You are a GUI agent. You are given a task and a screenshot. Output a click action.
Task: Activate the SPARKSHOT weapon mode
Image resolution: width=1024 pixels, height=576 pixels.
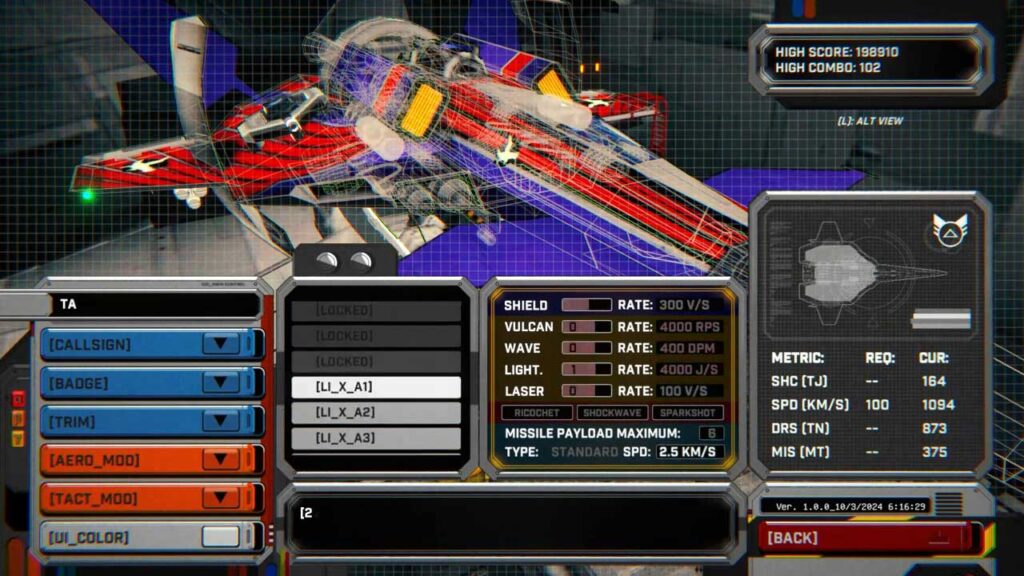coord(689,413)
